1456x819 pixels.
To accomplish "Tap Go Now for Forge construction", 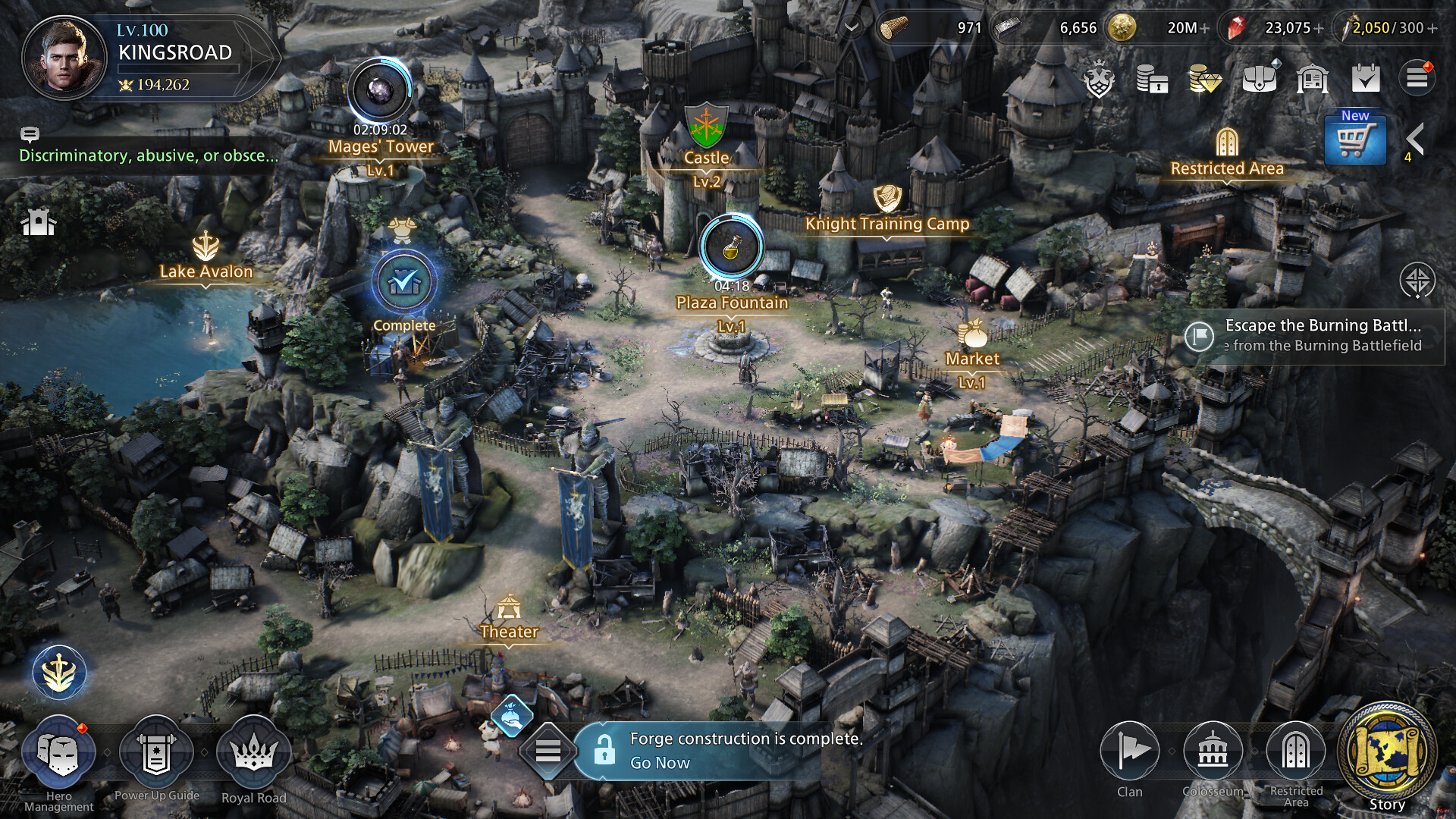I will coord(660,763).
